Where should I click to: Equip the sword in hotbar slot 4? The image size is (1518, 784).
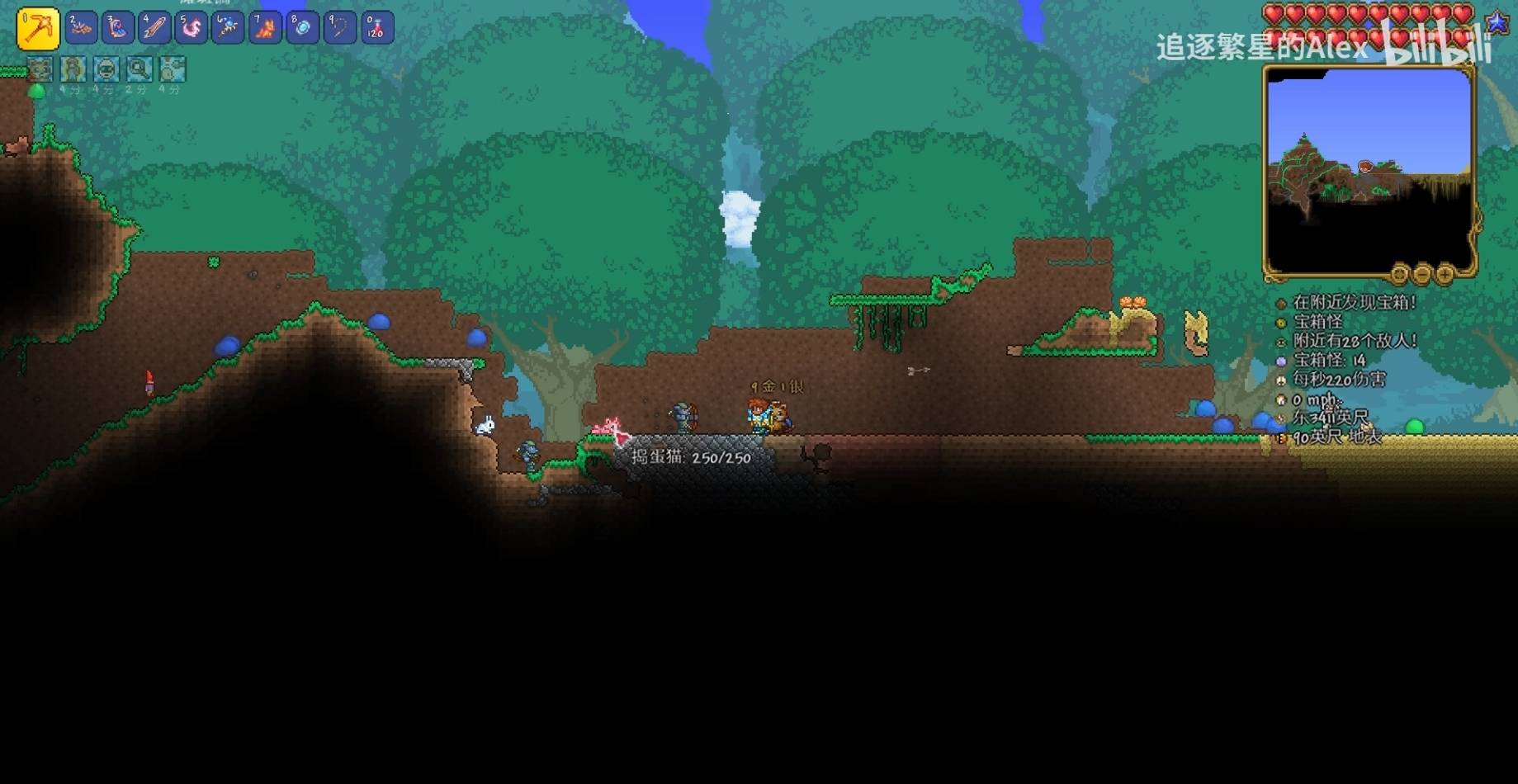click(154, 28)
